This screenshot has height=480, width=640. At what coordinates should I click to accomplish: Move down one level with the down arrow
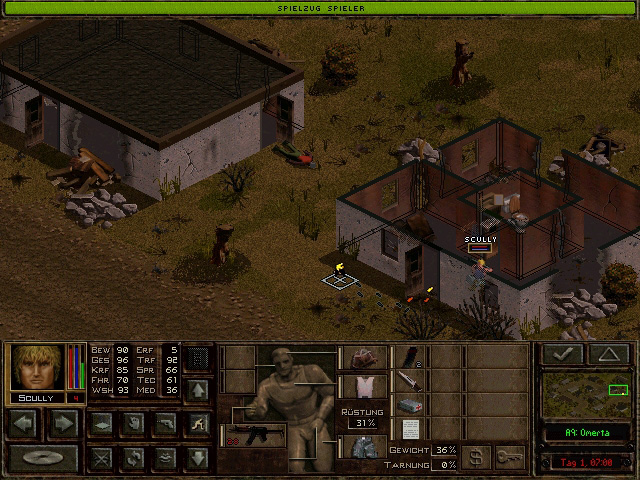pyautogui.click(x=199, y=459)
